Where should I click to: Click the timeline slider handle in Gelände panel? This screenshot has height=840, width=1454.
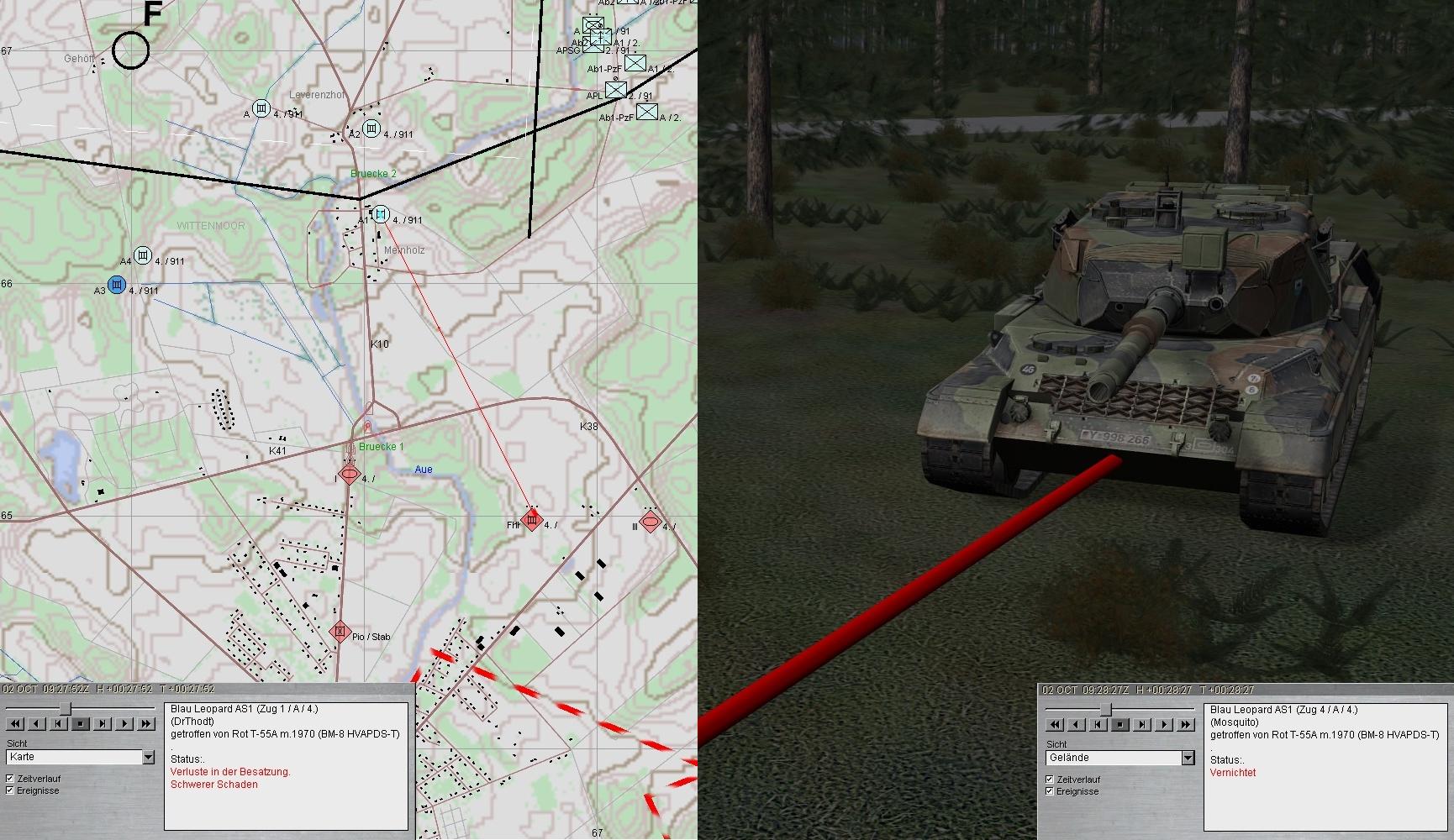click(1106, 710)
